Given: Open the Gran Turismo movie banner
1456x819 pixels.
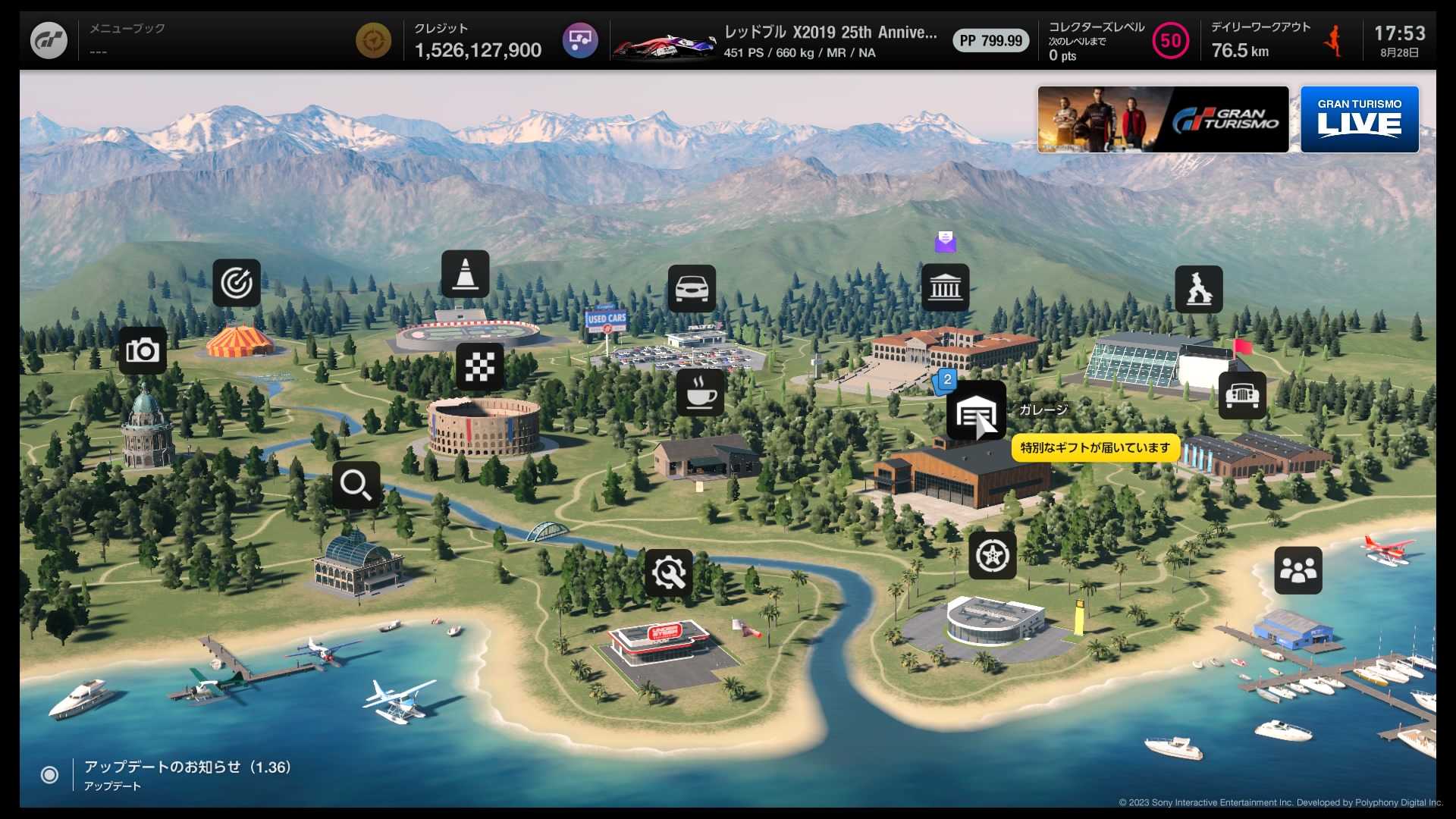Looking at the screenshot, I should coord(1163,120).
